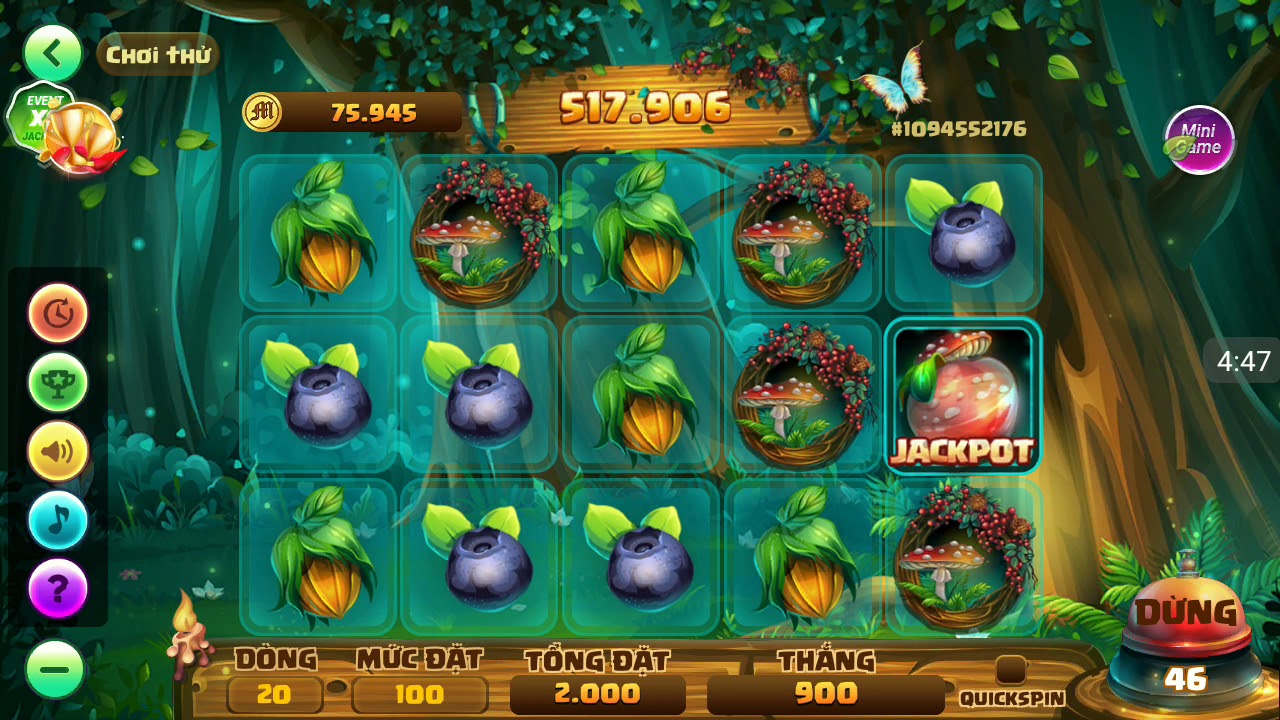
Task: Open the green trophy leaderboard button
Action: 58,382
